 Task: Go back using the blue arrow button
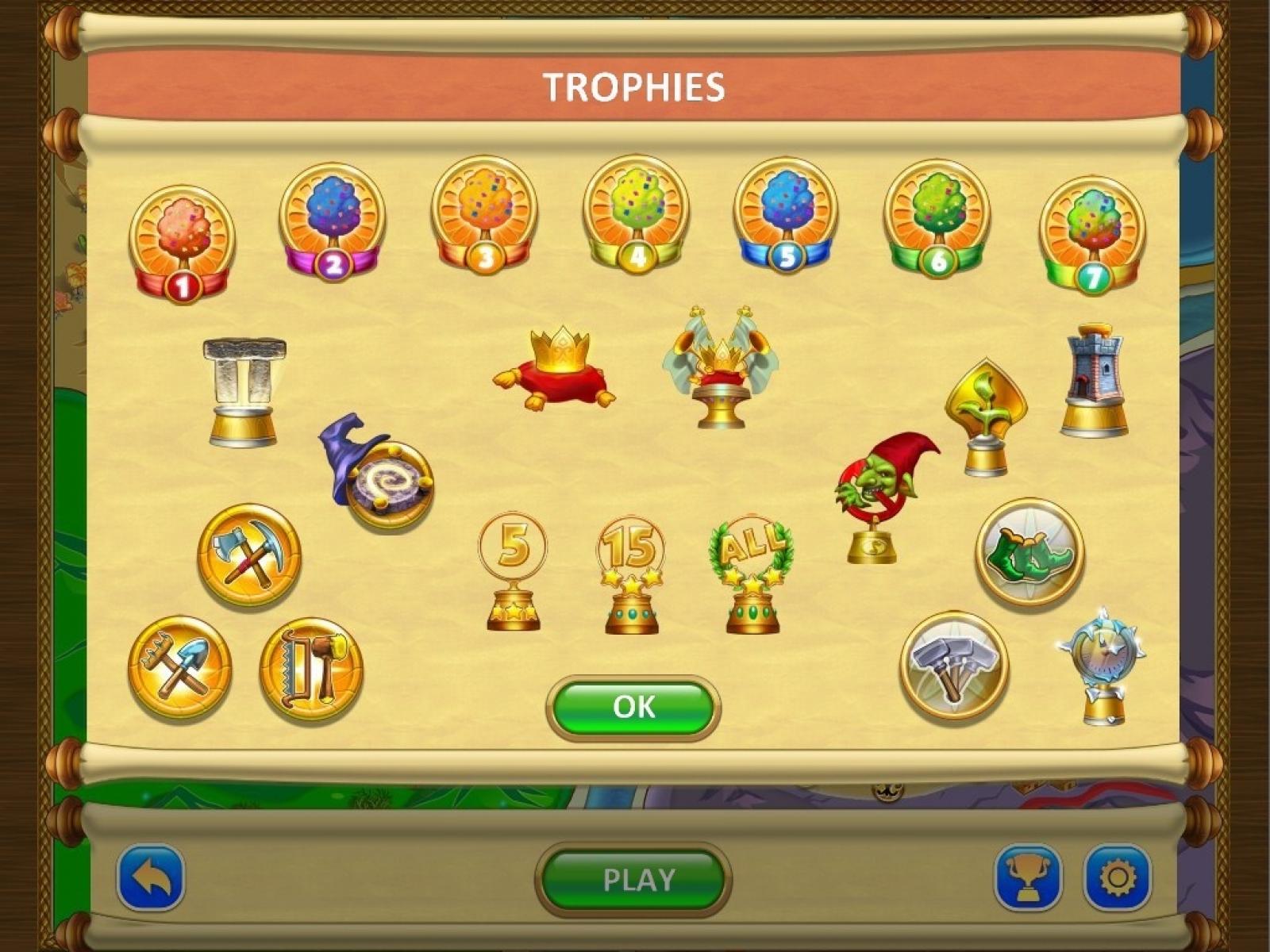(151, 878)
